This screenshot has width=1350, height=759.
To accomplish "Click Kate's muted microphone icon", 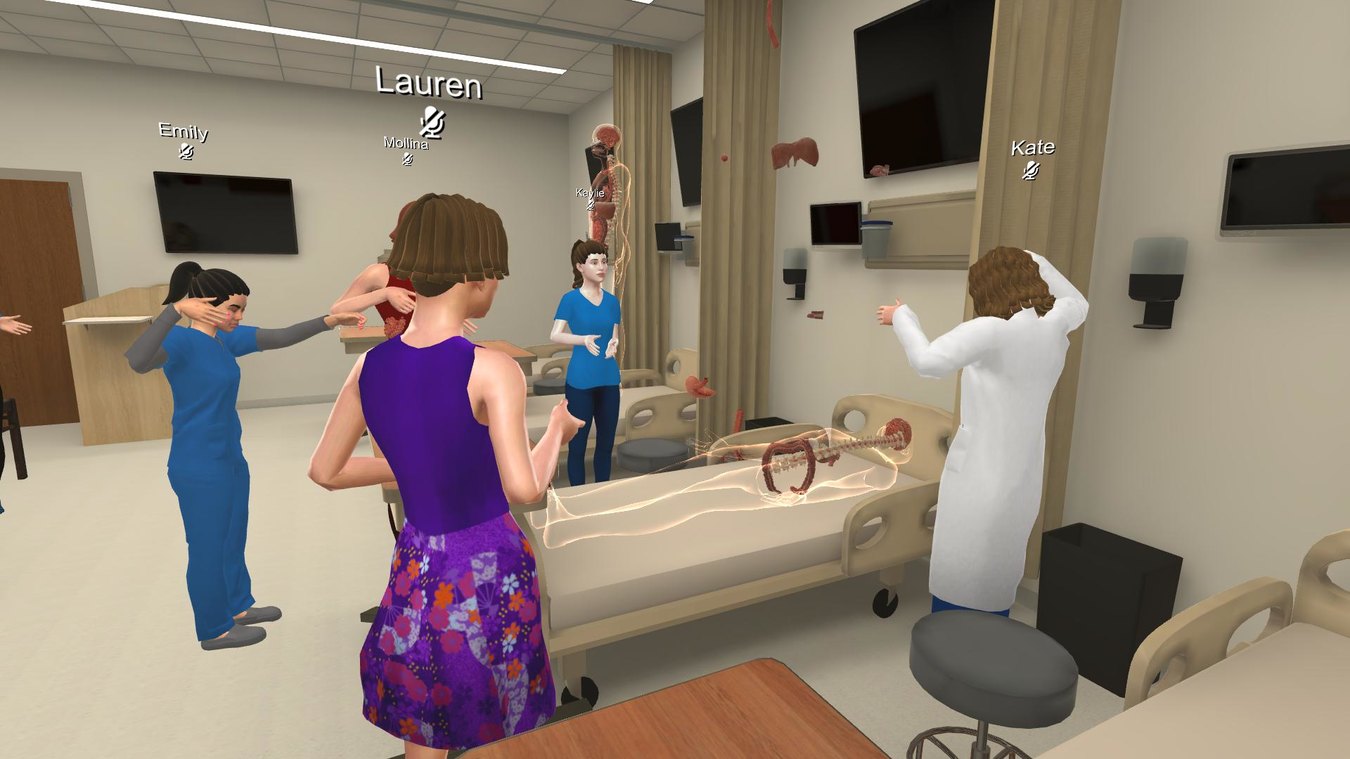I will click(1030, 171).
